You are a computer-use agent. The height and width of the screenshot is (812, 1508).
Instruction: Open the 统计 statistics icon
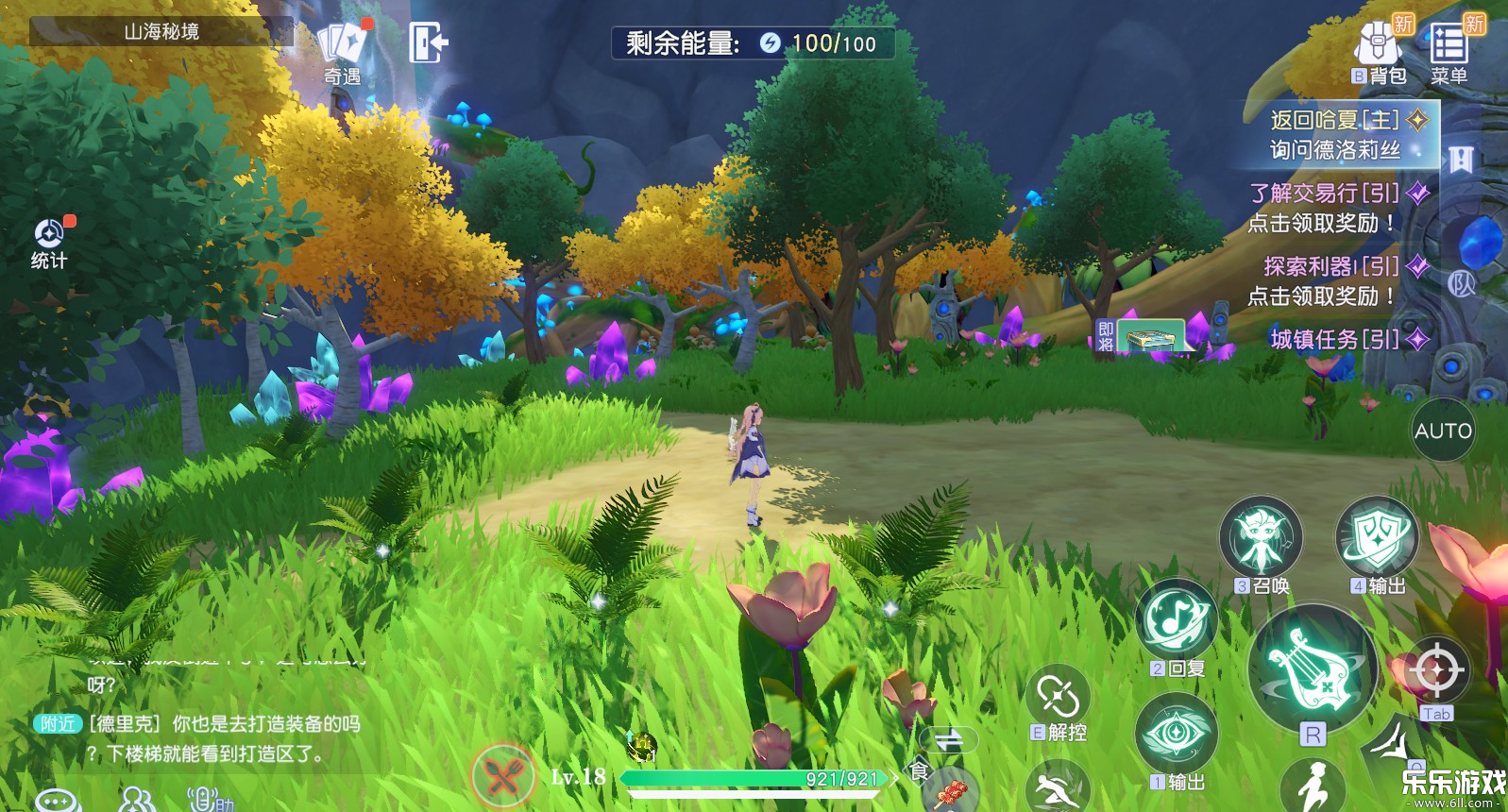tap(49, 242)
